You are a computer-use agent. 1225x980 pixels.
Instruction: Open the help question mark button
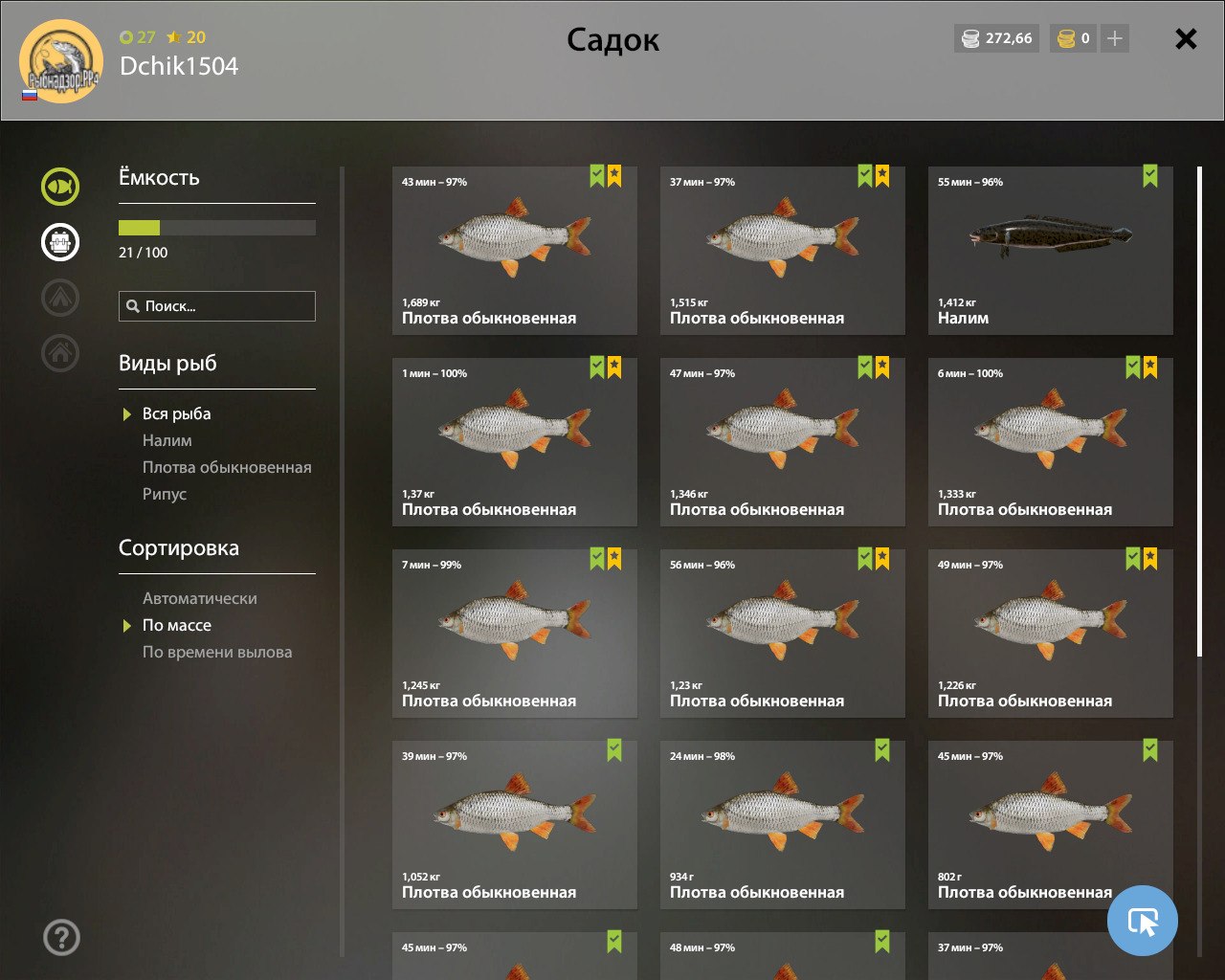[61, 937]
